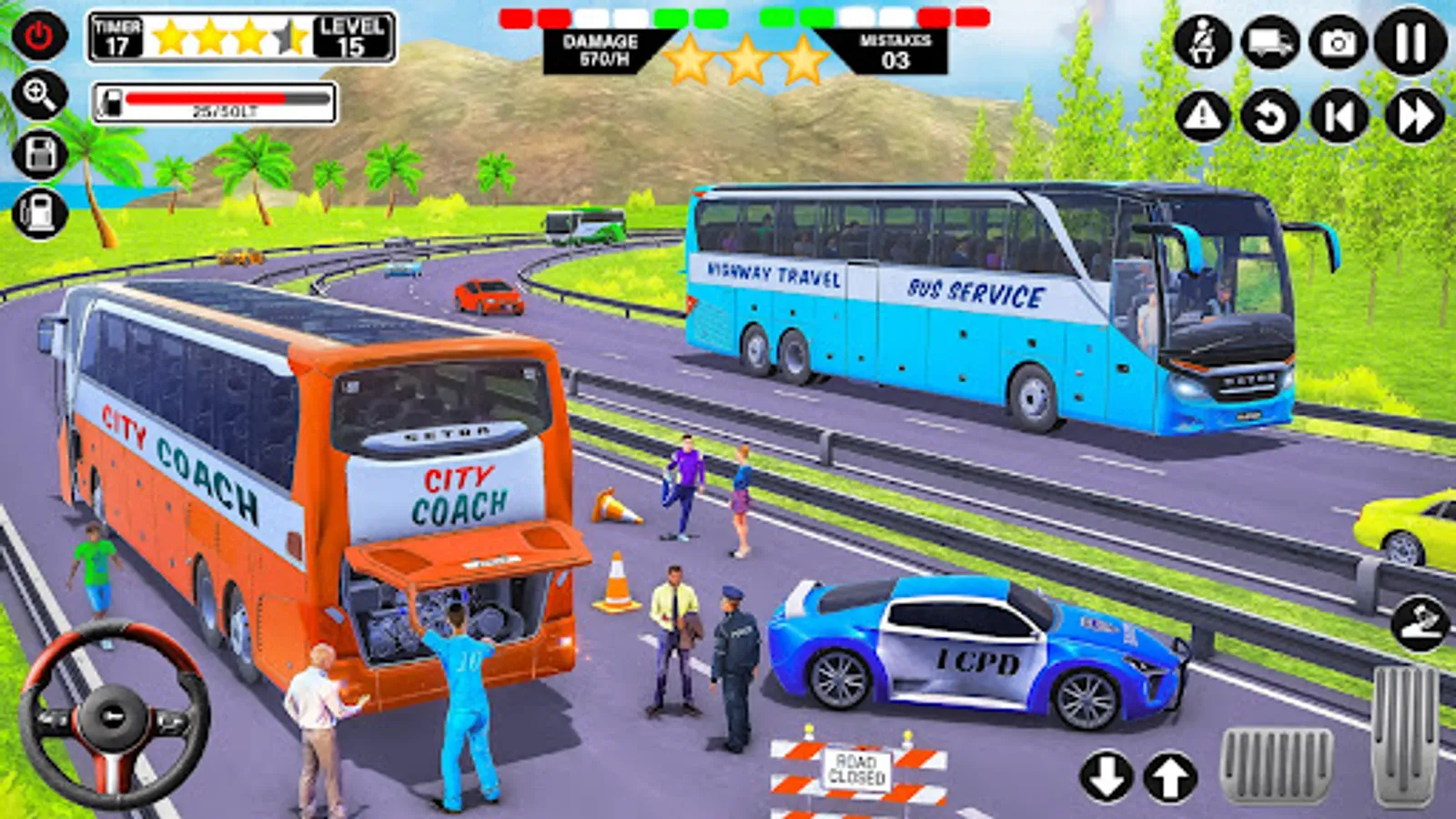This screenshot has height=819, width=1456.
Task: Open the magnifier zoom control
Action: click(x=39, y=95)
